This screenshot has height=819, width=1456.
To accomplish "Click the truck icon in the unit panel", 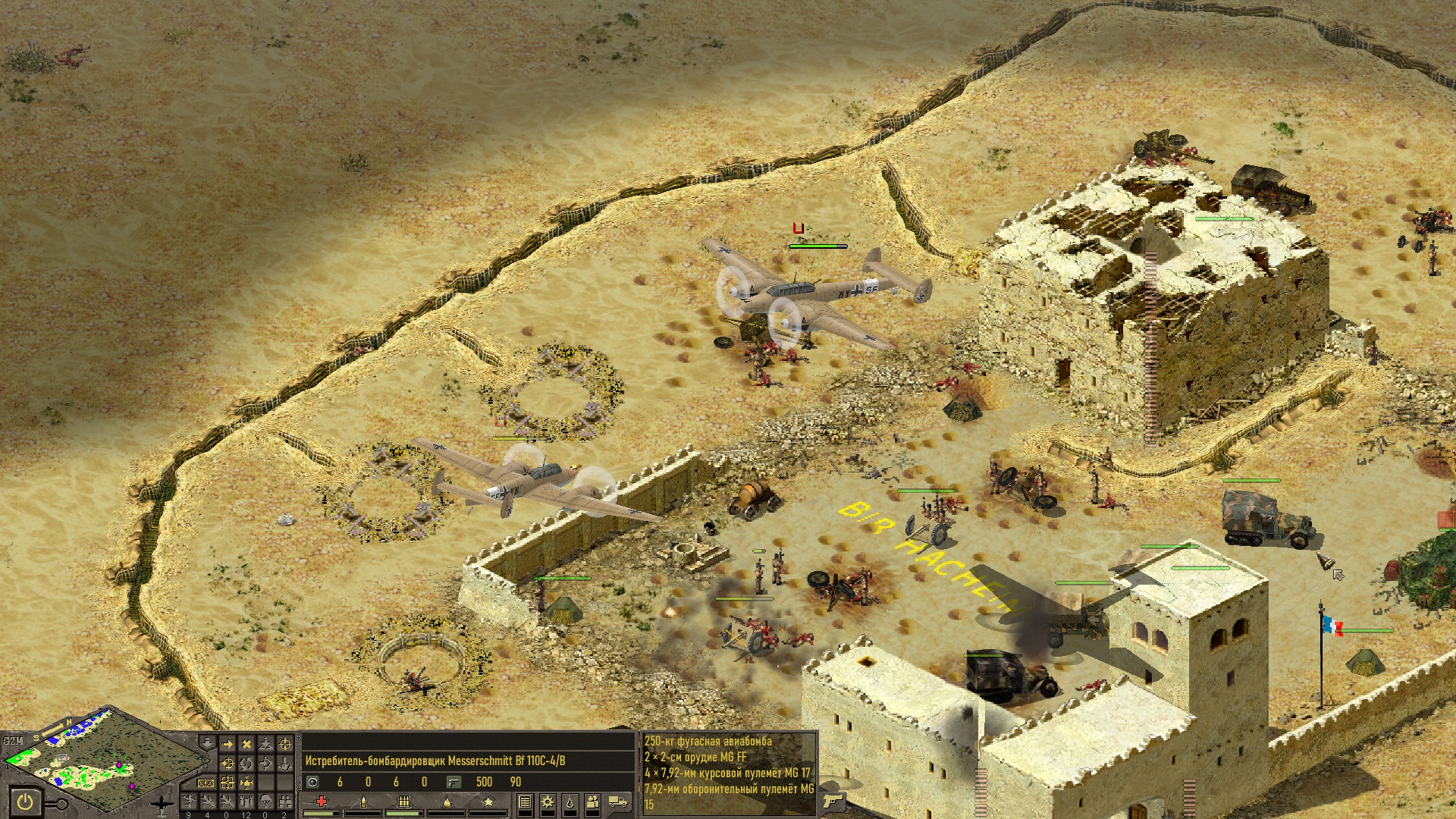I will click(618, 802).
